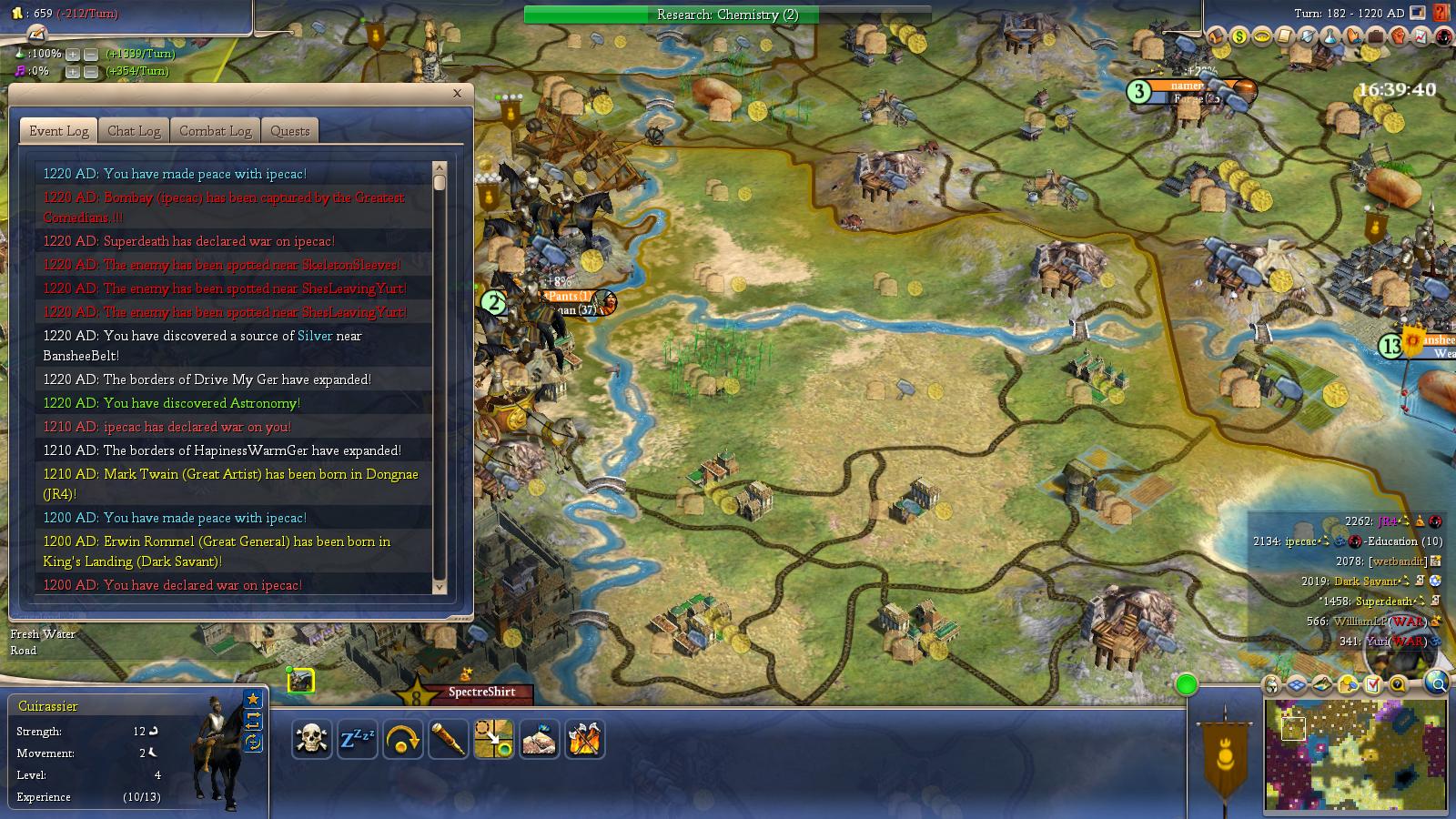Select the Sentry telescope command
1456x819 pixels.
(448, 740)
